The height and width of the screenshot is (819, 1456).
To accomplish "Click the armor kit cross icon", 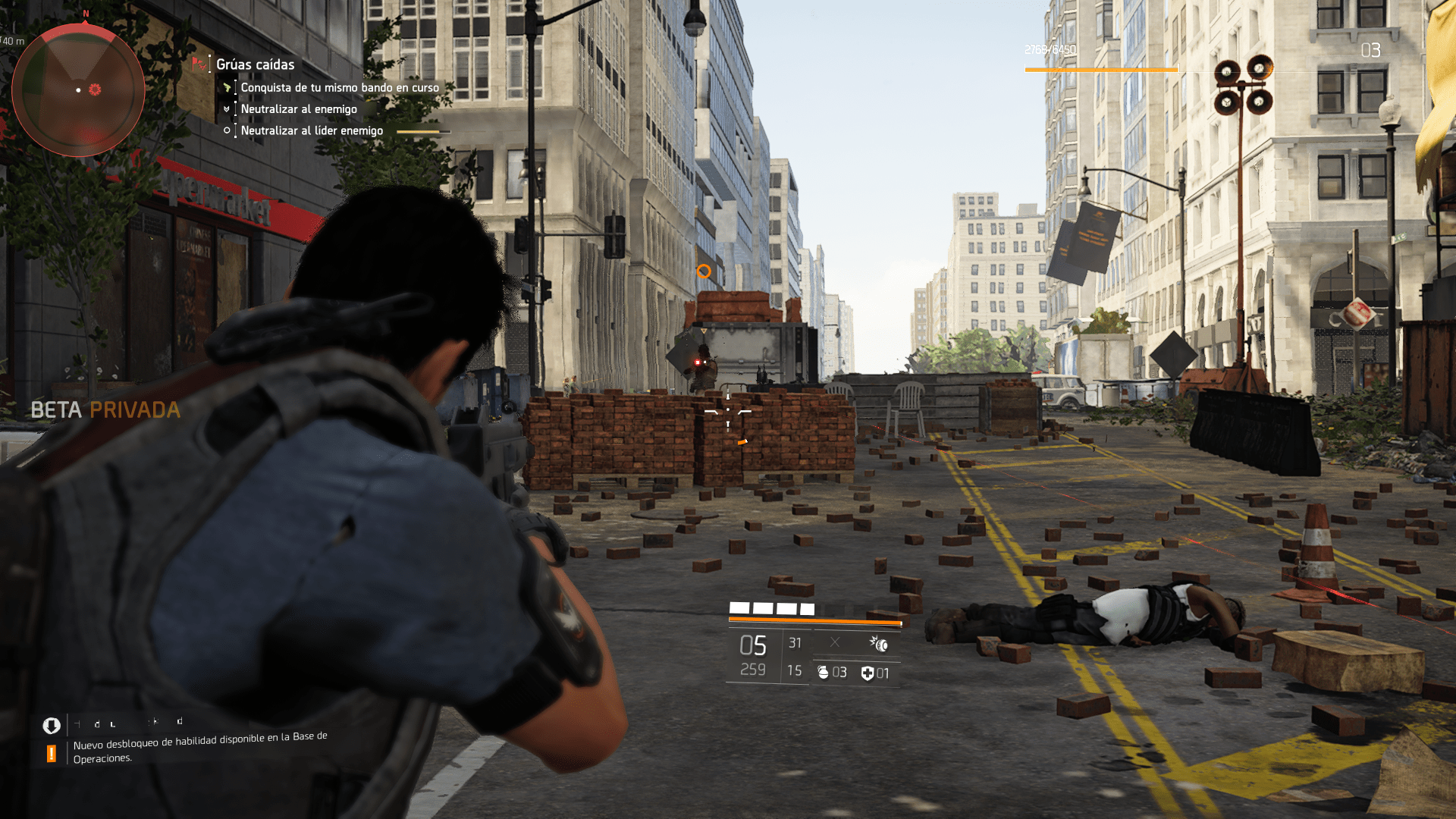I will (x=866, y=671).
